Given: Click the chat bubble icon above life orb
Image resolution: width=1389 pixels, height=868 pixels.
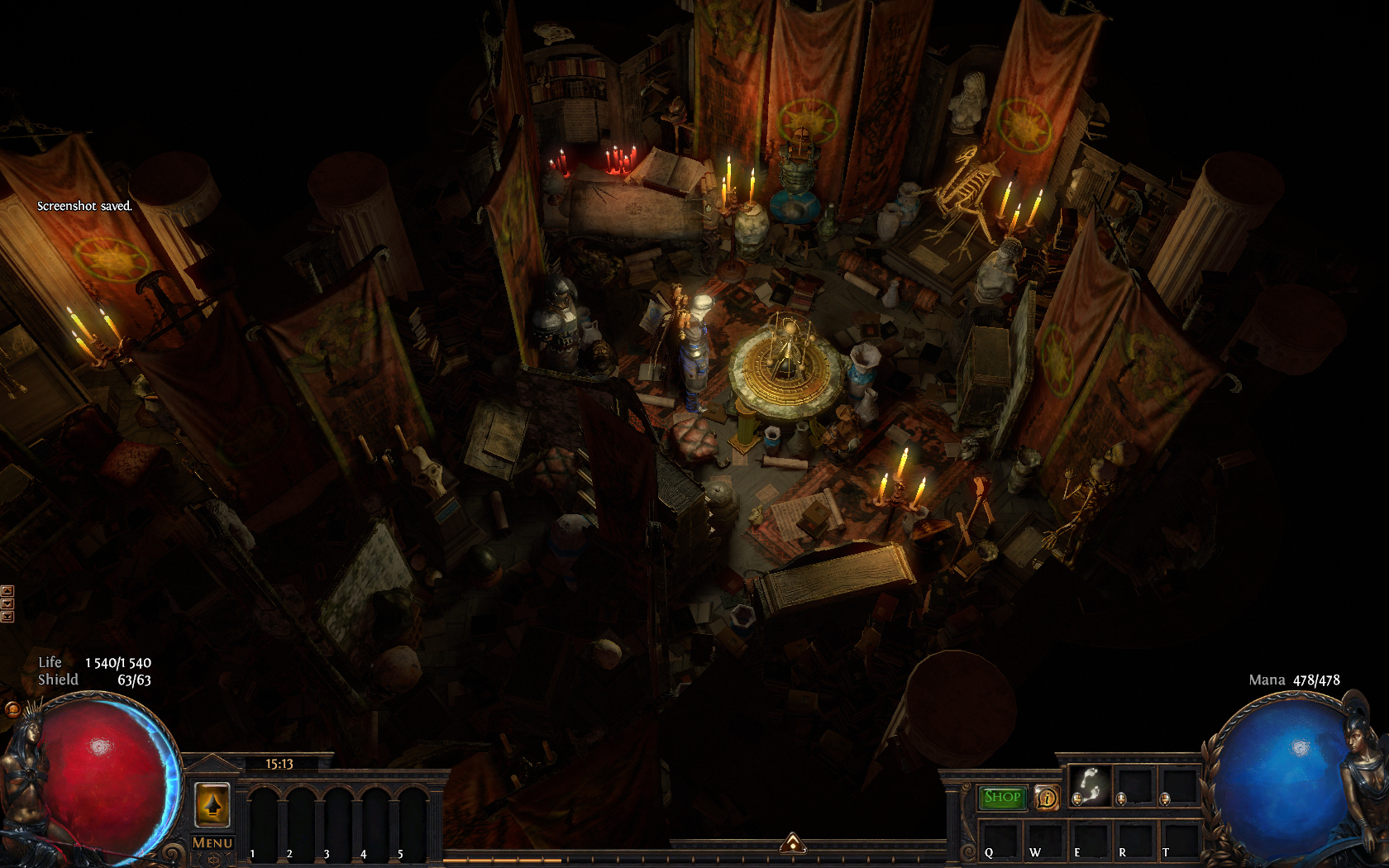Looking at the screenshot, I should click(12, 709).
